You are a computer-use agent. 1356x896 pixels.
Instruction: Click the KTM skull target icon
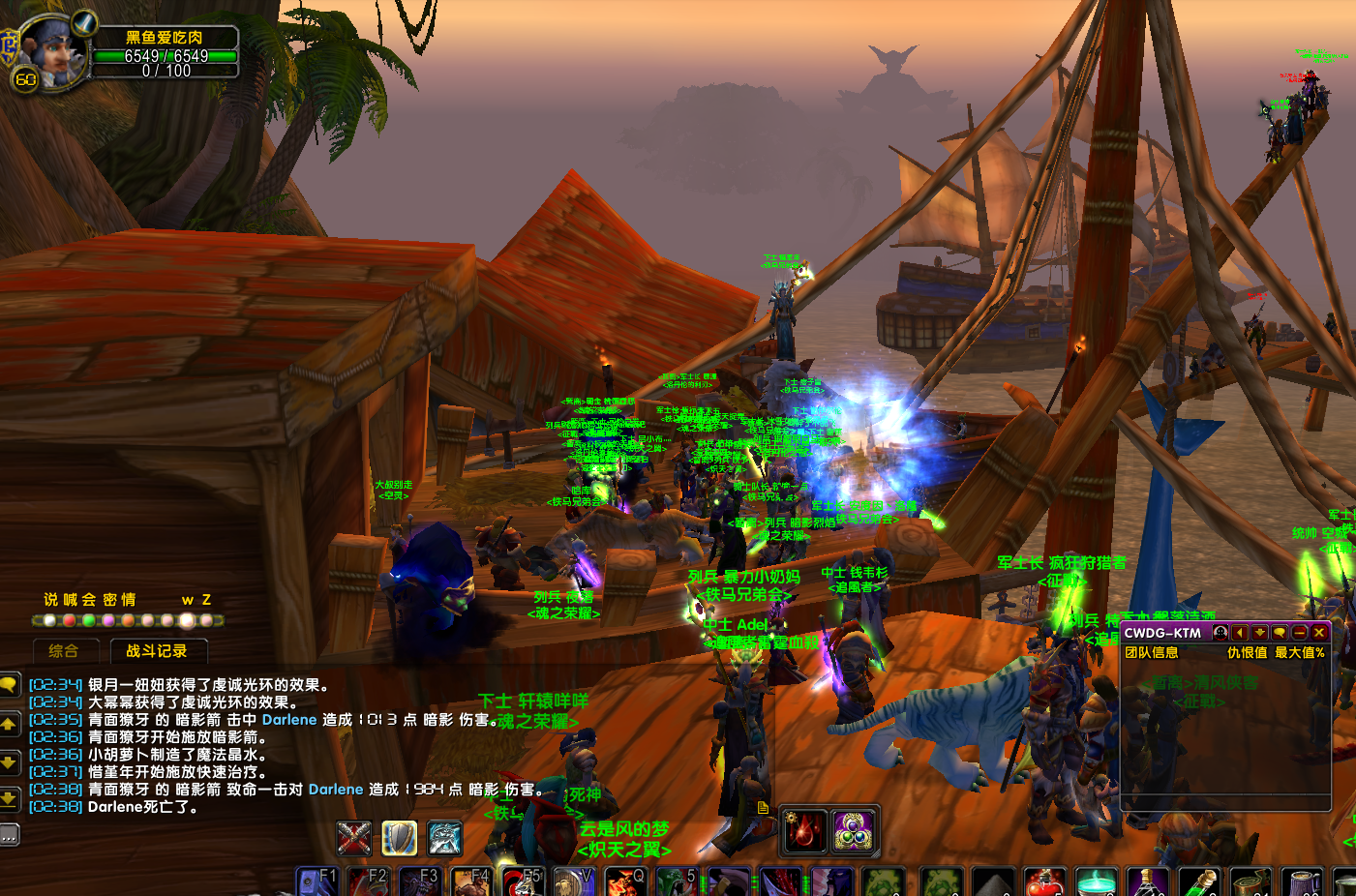point(1220,633)
